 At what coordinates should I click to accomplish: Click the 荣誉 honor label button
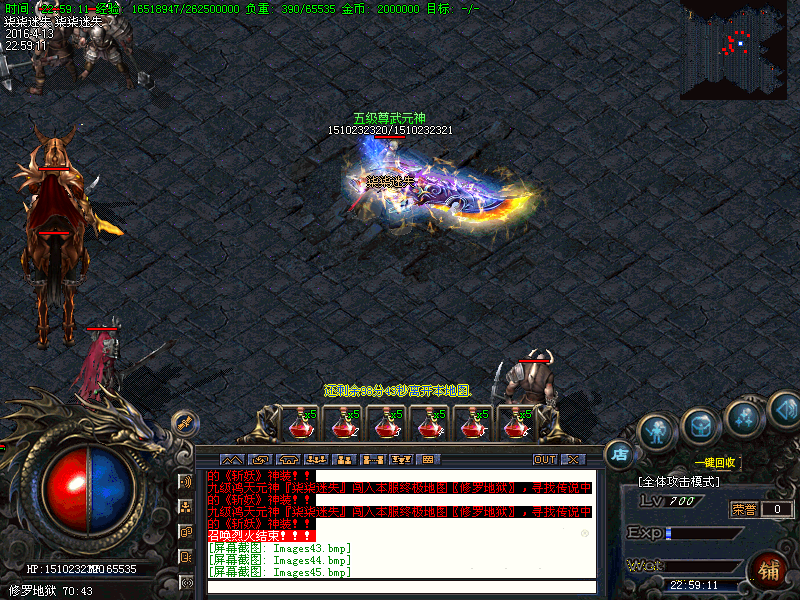pos(743,510)
